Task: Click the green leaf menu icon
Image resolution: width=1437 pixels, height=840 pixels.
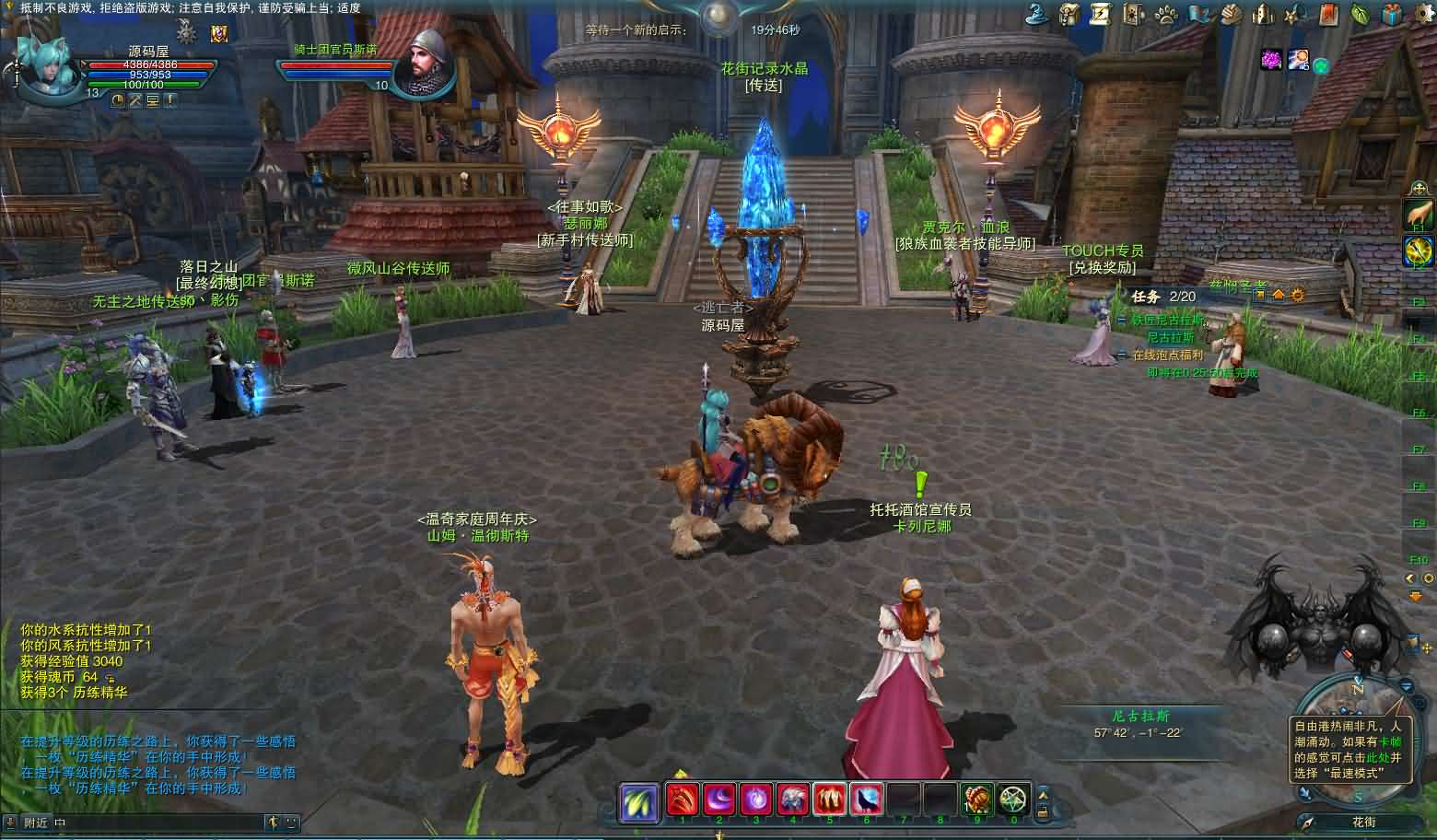Action: (1359, 14)
